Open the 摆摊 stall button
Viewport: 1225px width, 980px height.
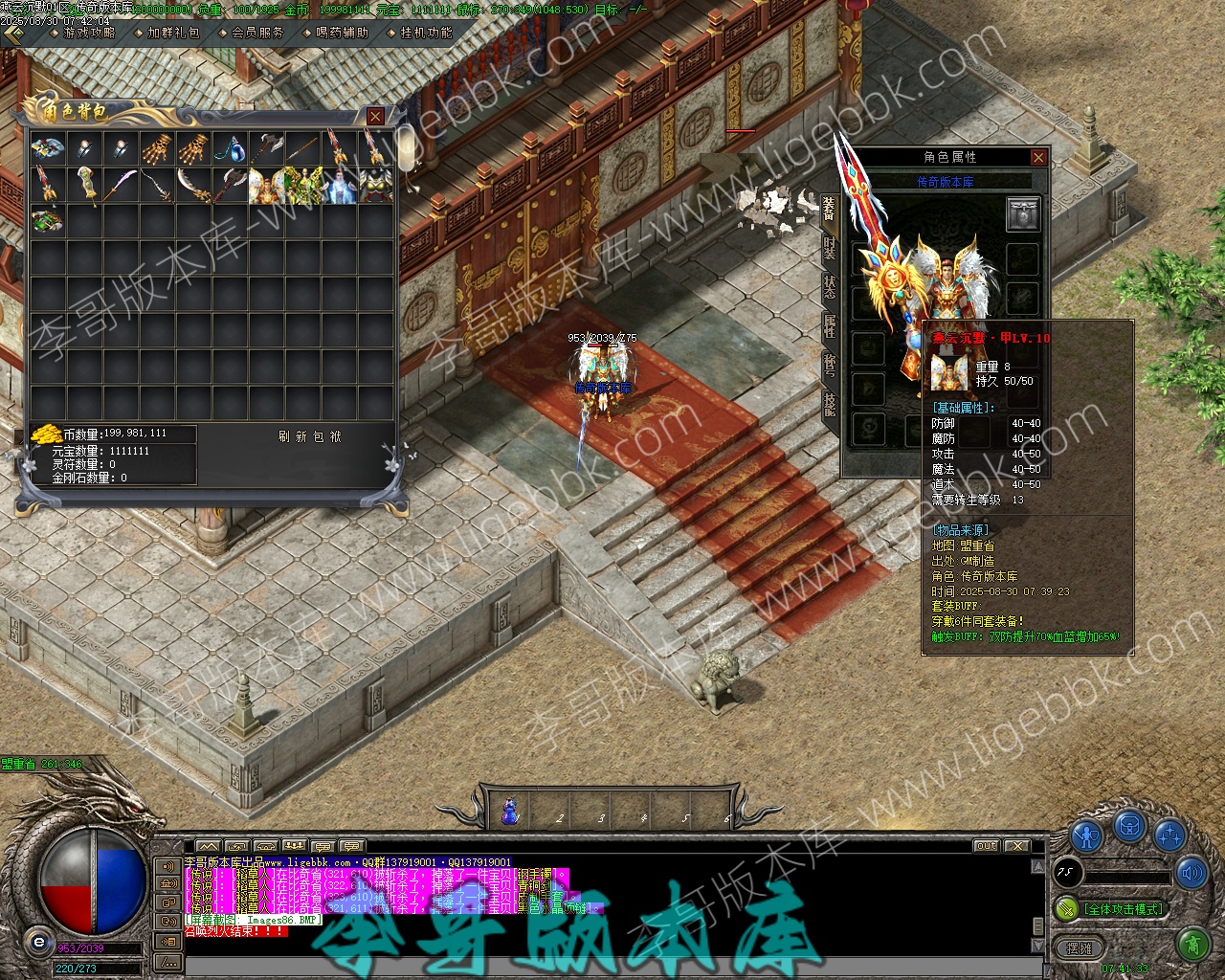pyautogui.click(x=1080, y=948)
